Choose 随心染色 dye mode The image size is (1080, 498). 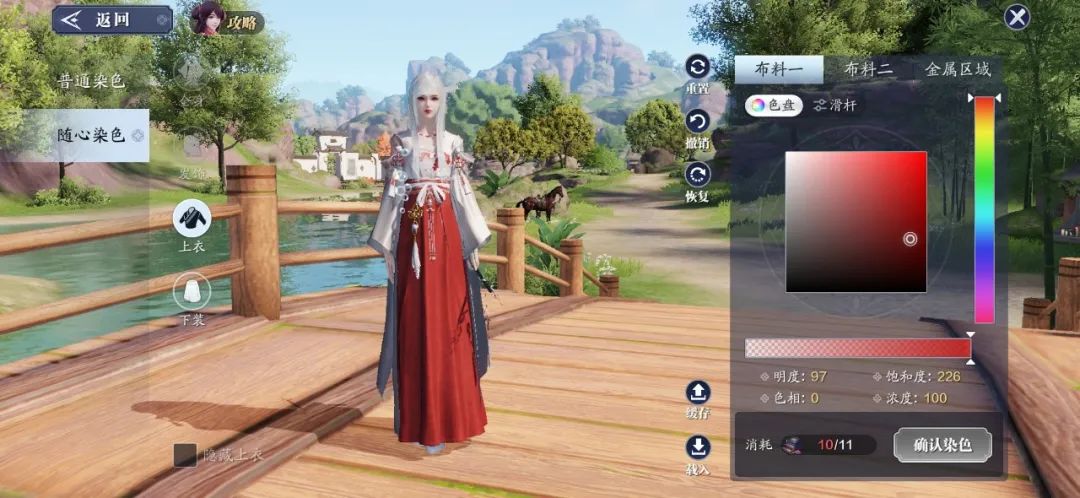click(91, 135)
